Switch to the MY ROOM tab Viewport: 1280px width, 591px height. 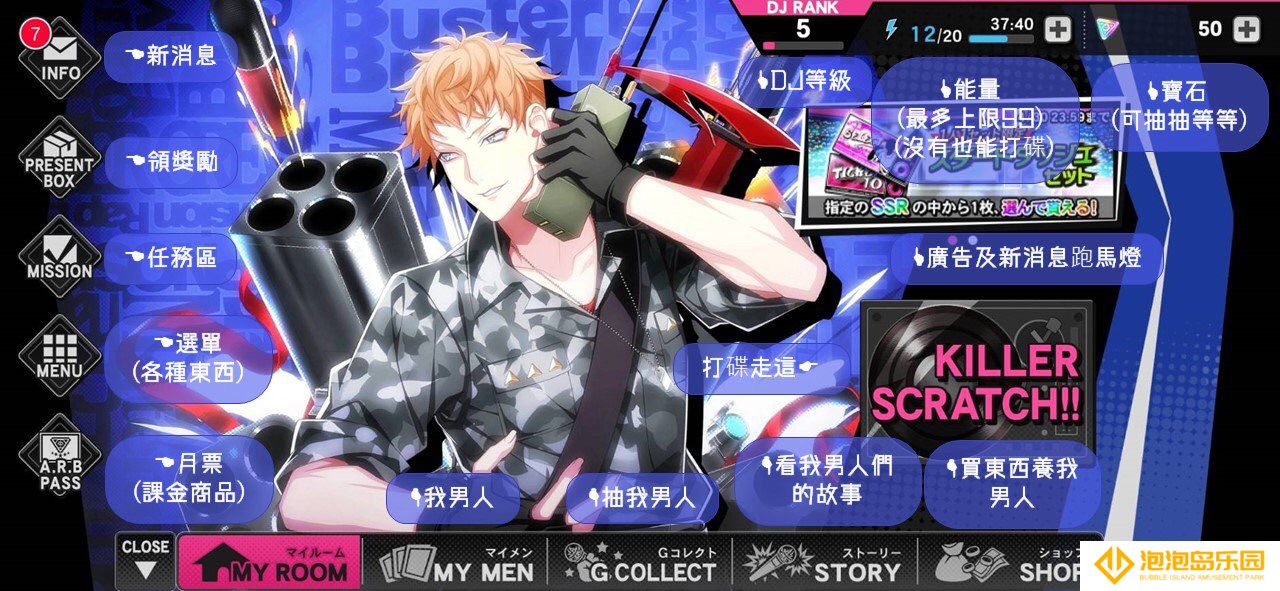[x=270, y=564]
